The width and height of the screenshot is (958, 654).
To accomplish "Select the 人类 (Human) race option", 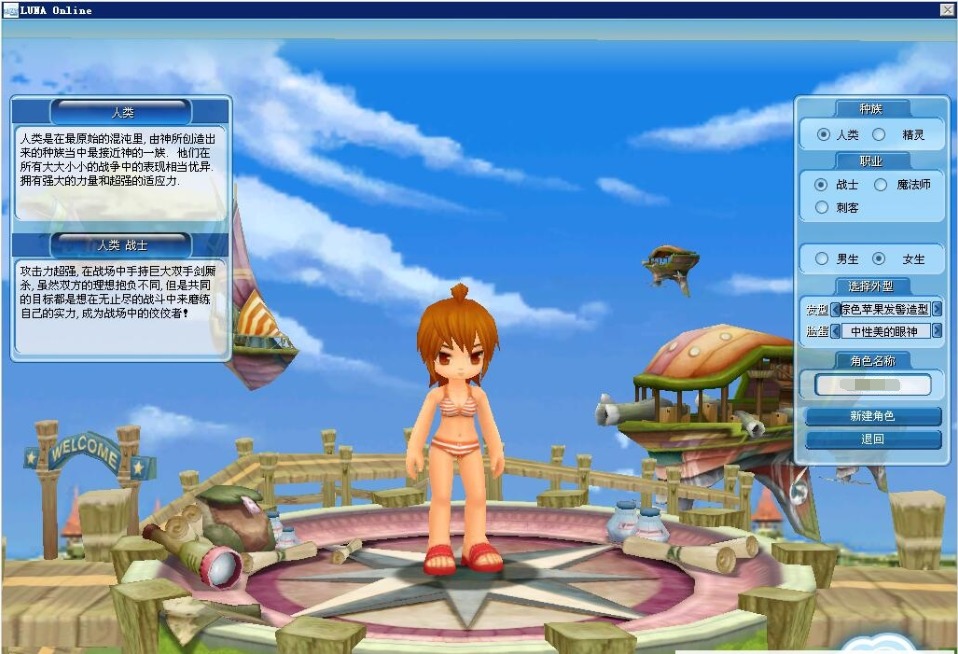I will pos(823,134).
